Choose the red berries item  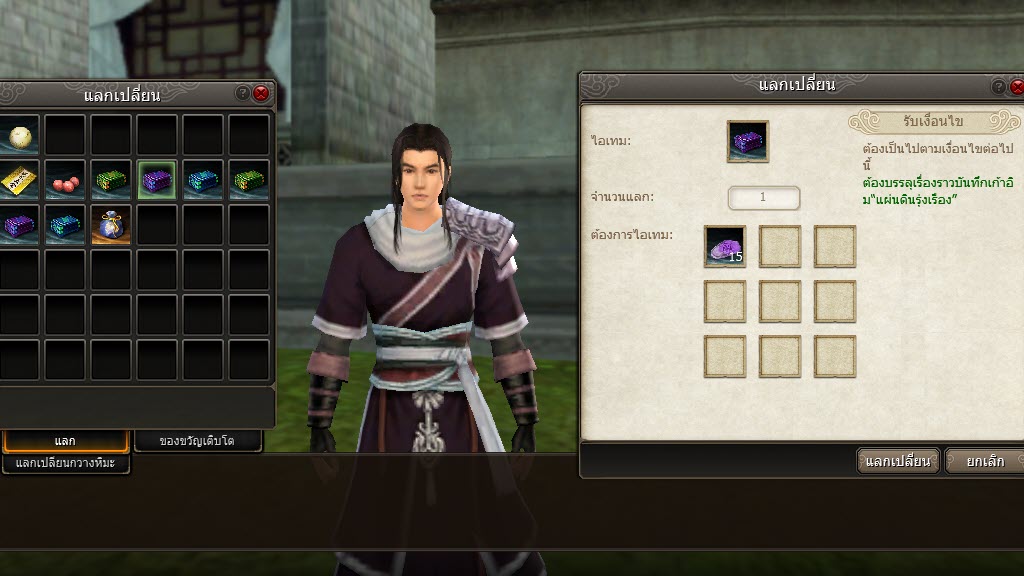coord(65,180)
